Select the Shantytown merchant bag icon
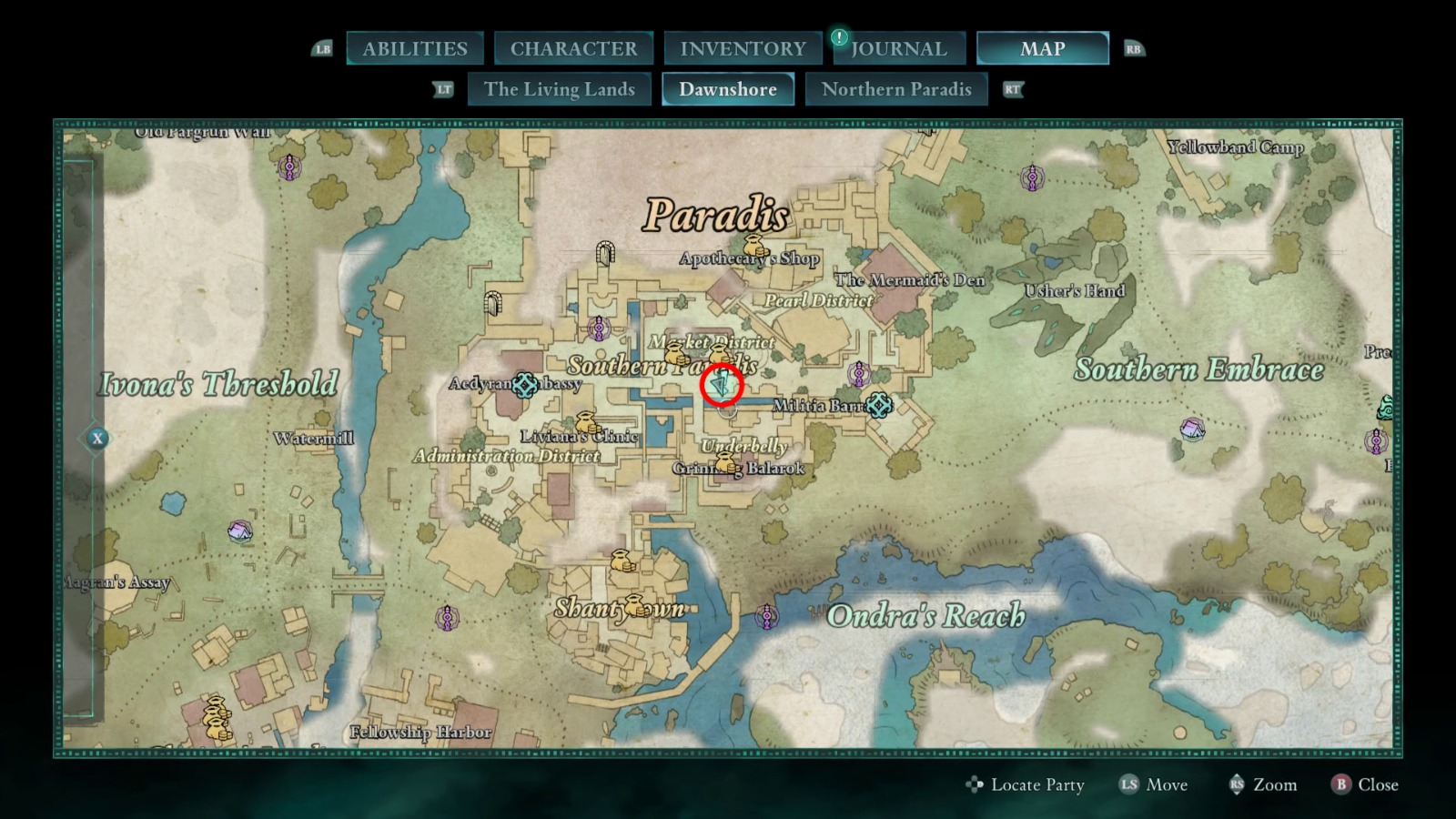Image resolution: width=1456 pixels, height=819 pixels. coord(622,561)
